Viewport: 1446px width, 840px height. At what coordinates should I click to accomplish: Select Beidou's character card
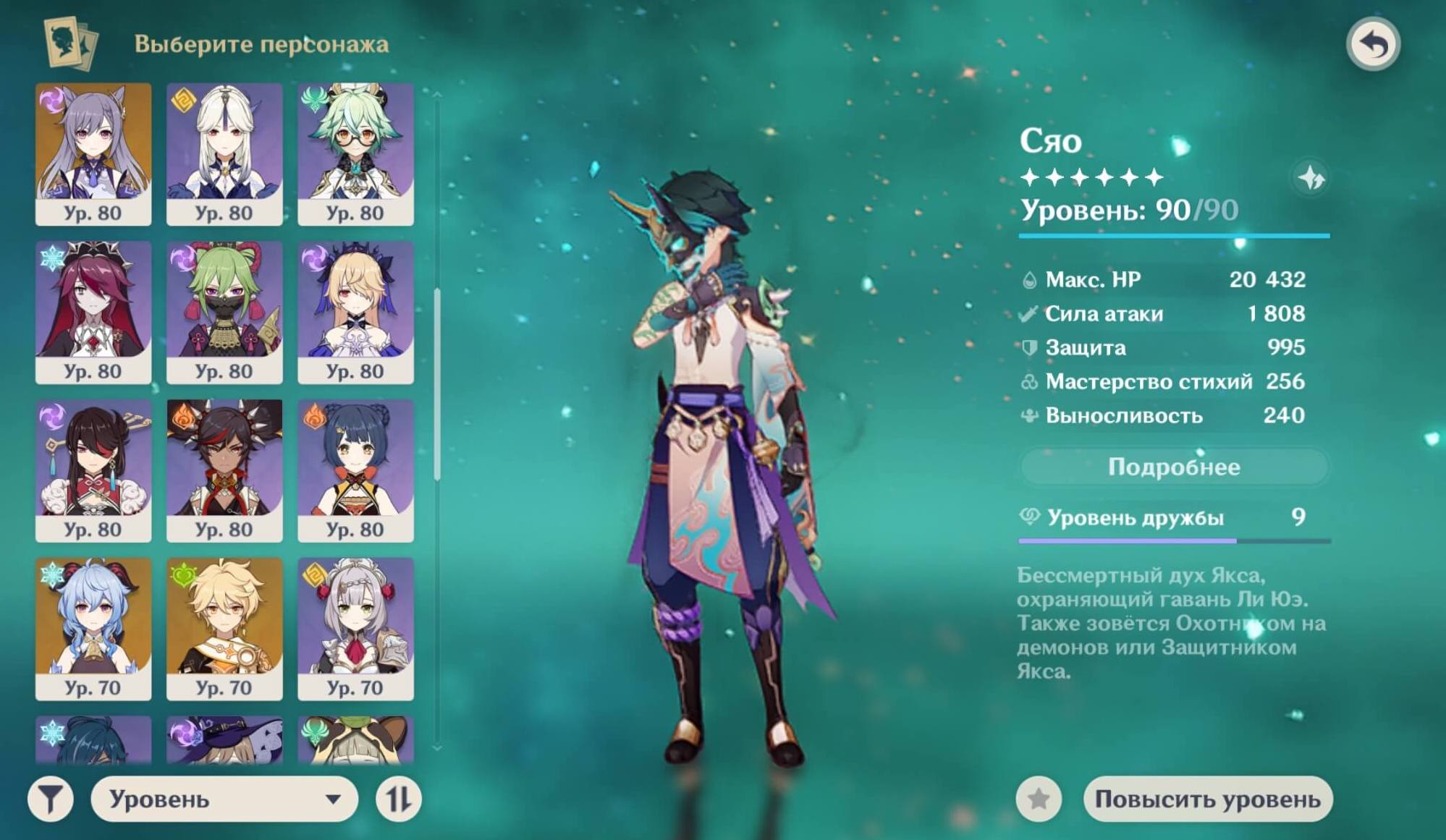(93, 470)
